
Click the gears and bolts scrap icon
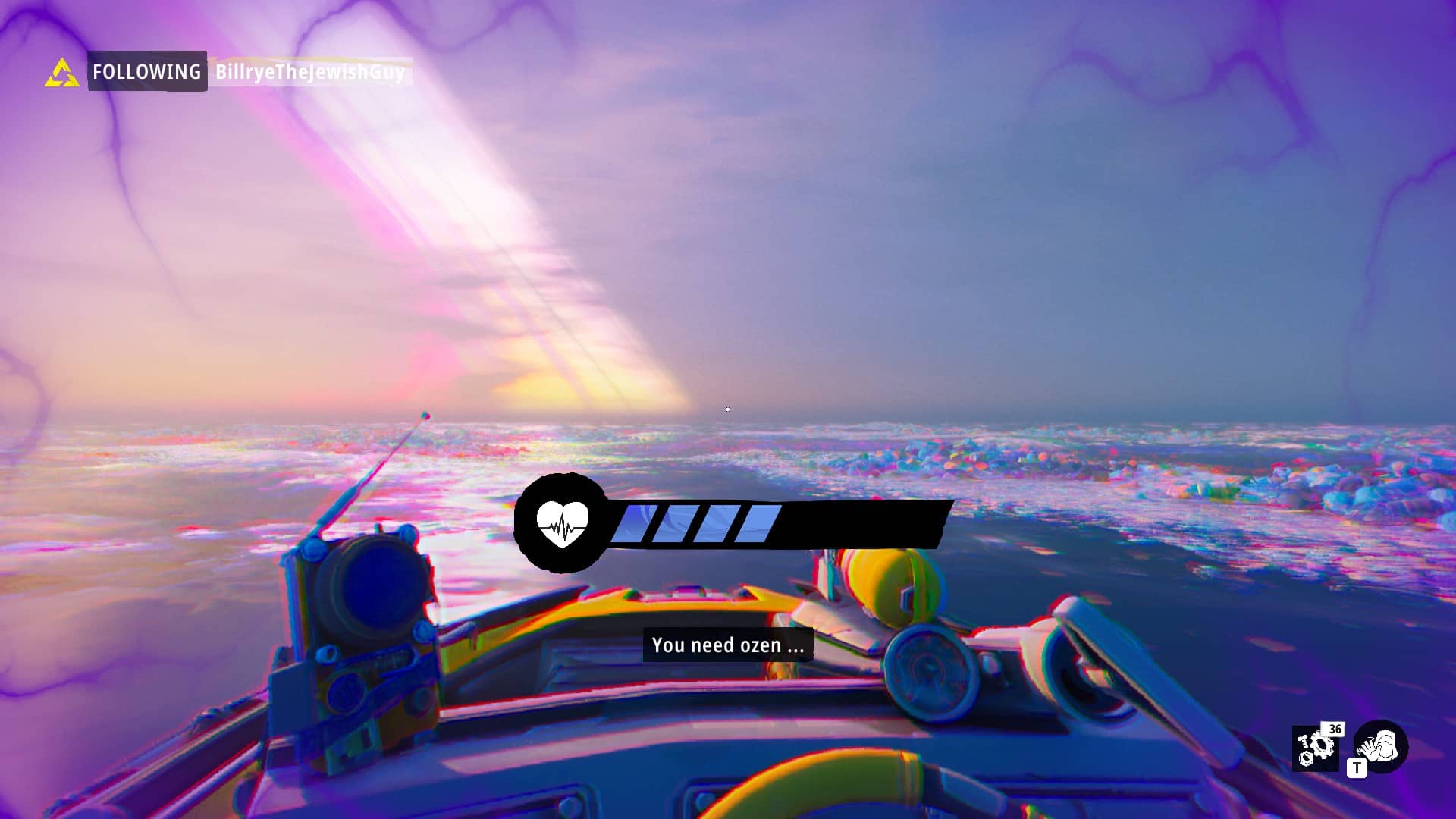[1315, 748]
